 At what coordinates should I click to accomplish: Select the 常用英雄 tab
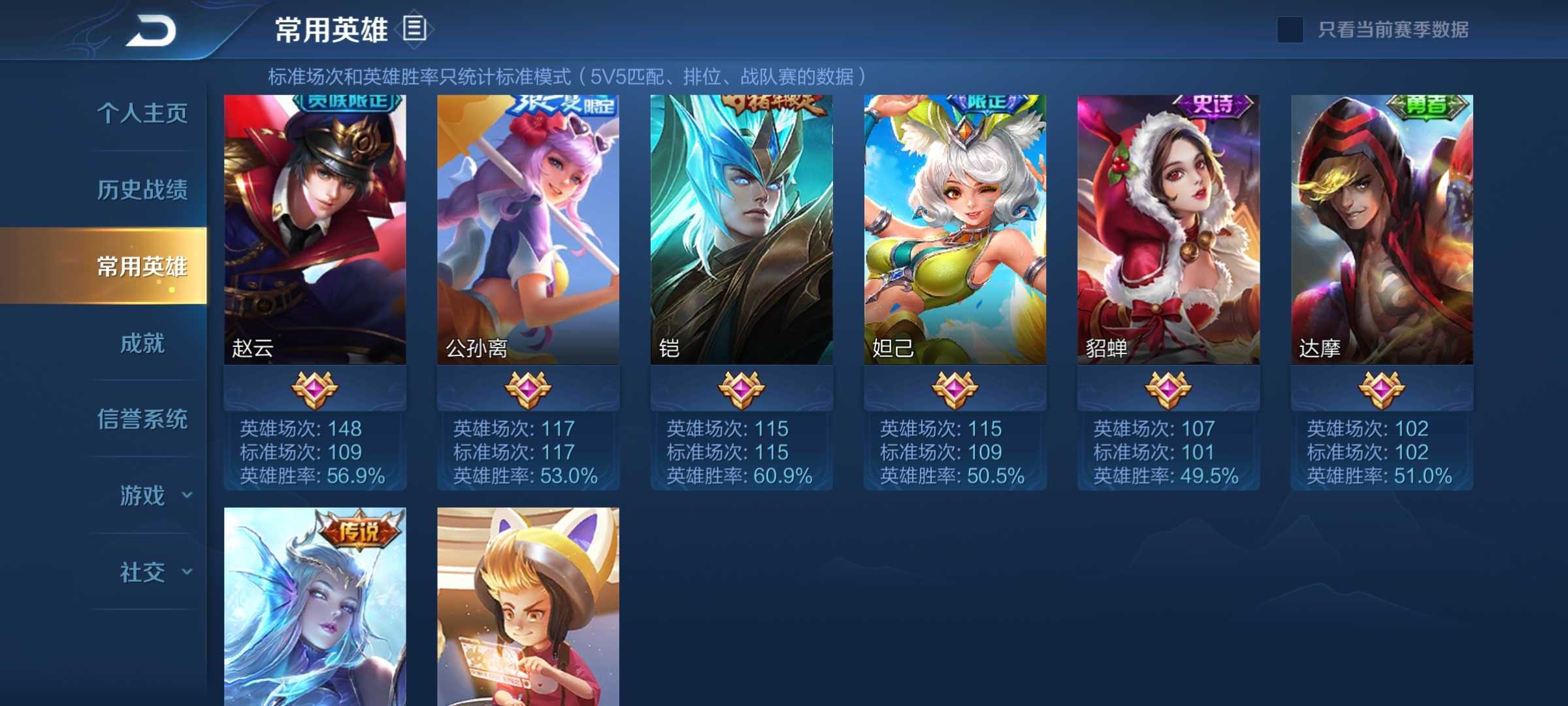click(142, 266)
